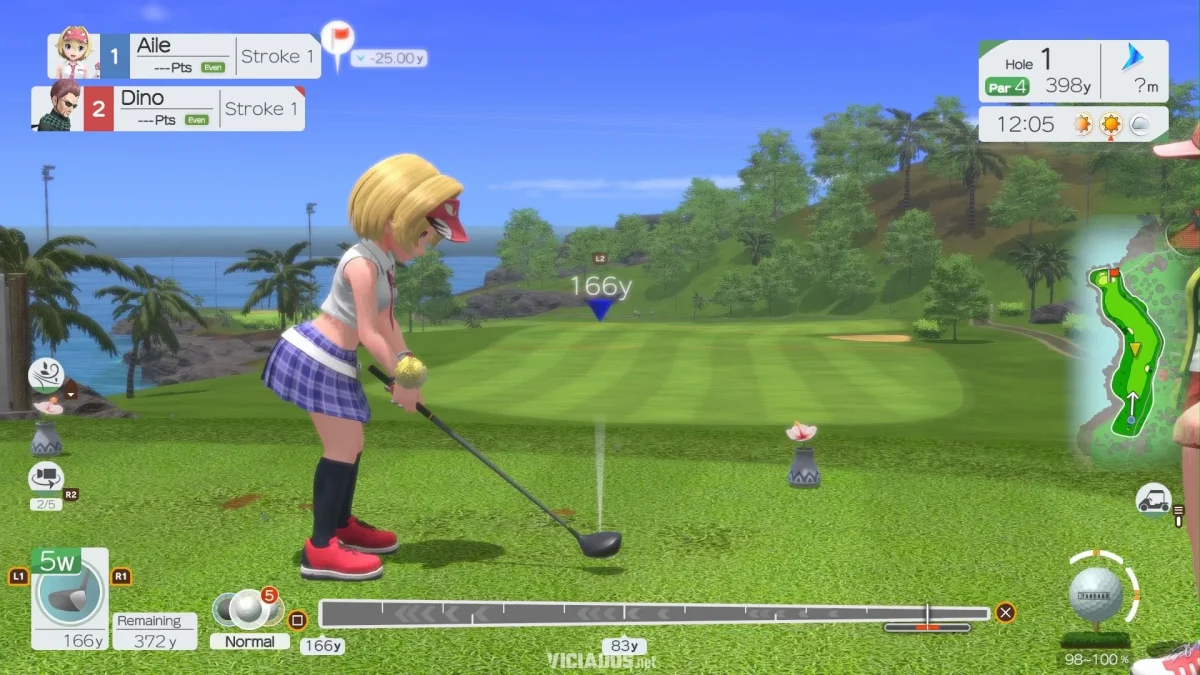The height and width of the screenshot is (675, 1200).
Task: Toggle the camera view icon
Action: pyautogui.click(x=46, y=479)
